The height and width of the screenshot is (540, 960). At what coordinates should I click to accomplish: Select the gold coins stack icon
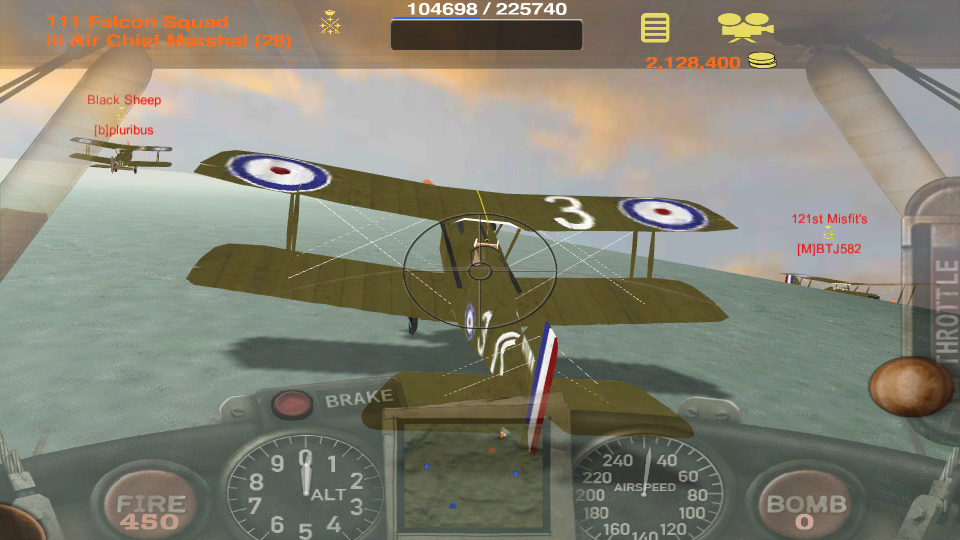coord(762,62)
